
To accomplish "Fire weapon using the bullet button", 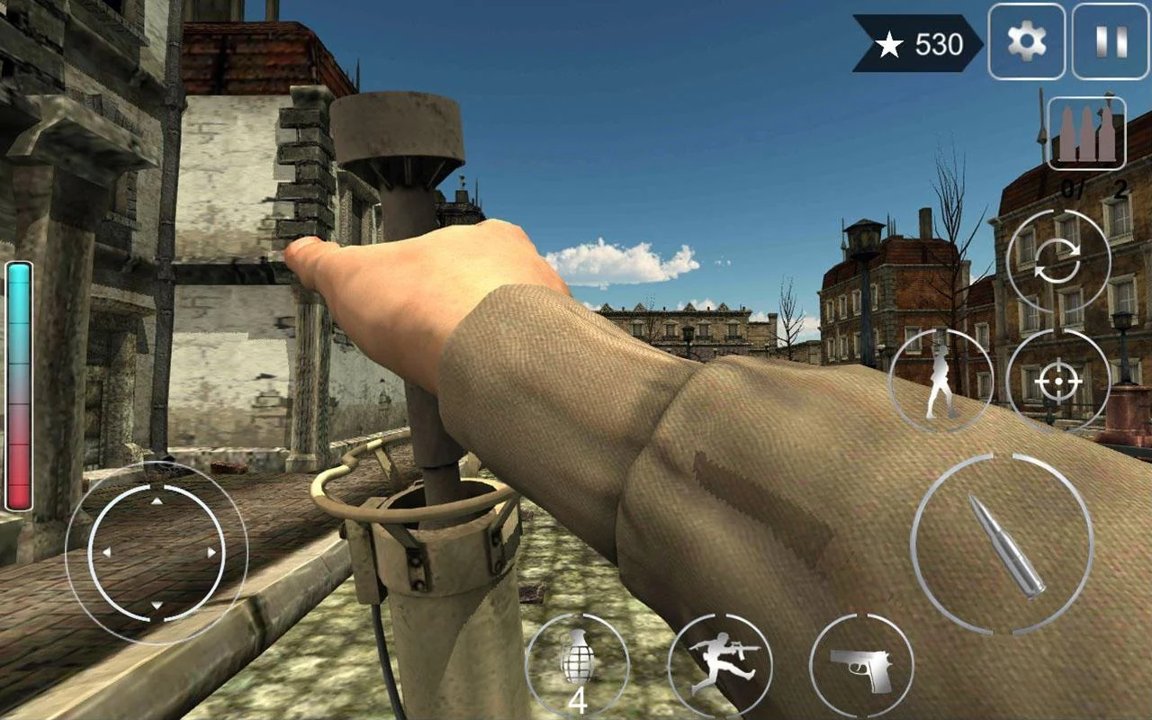I will point(1002,545).
